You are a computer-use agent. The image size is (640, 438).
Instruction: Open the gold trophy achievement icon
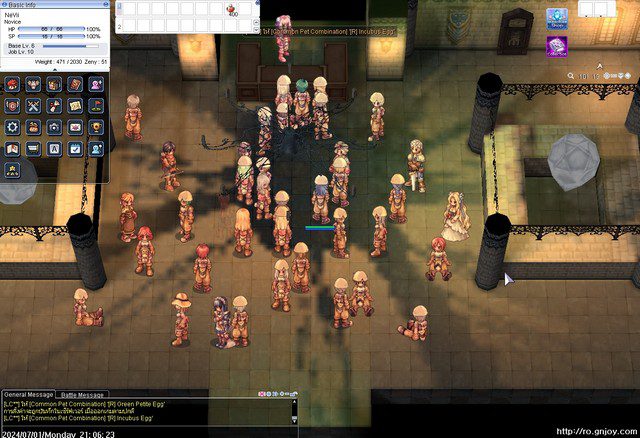96,127
